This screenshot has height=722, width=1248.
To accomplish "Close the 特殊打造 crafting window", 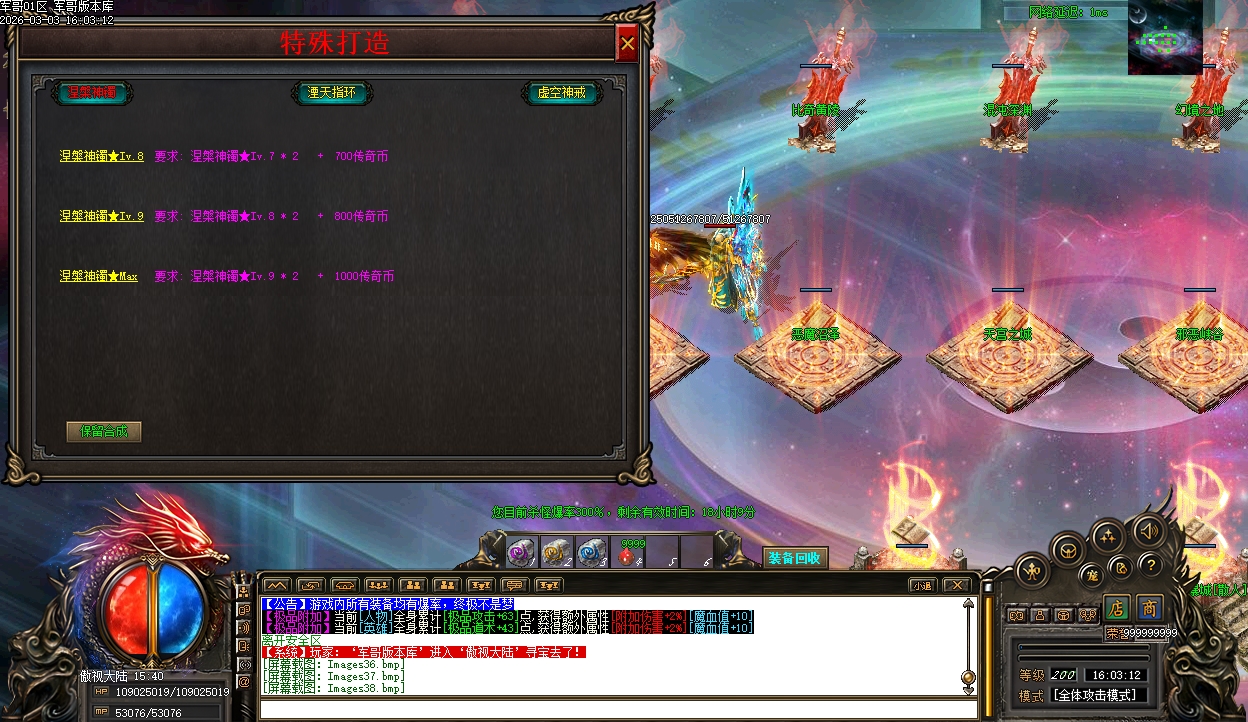I will tap(627, 44).
